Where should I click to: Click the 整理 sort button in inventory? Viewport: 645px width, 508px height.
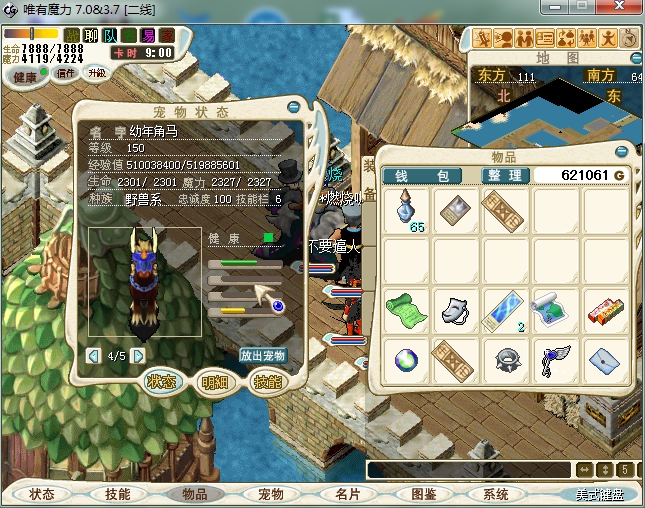point(504,175)
